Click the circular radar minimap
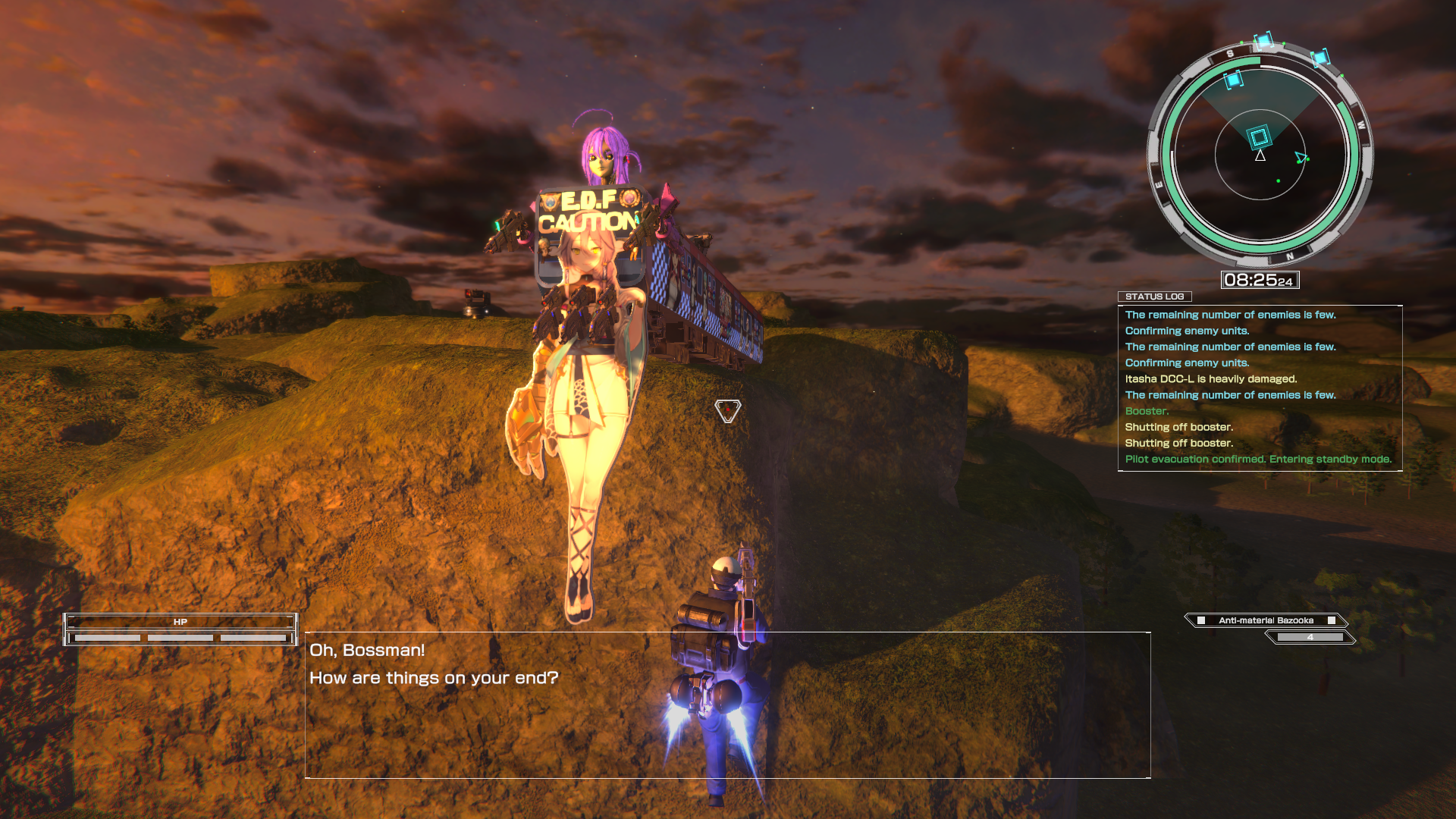Viewport: 1456px width, 819px height. point(1260,155)
